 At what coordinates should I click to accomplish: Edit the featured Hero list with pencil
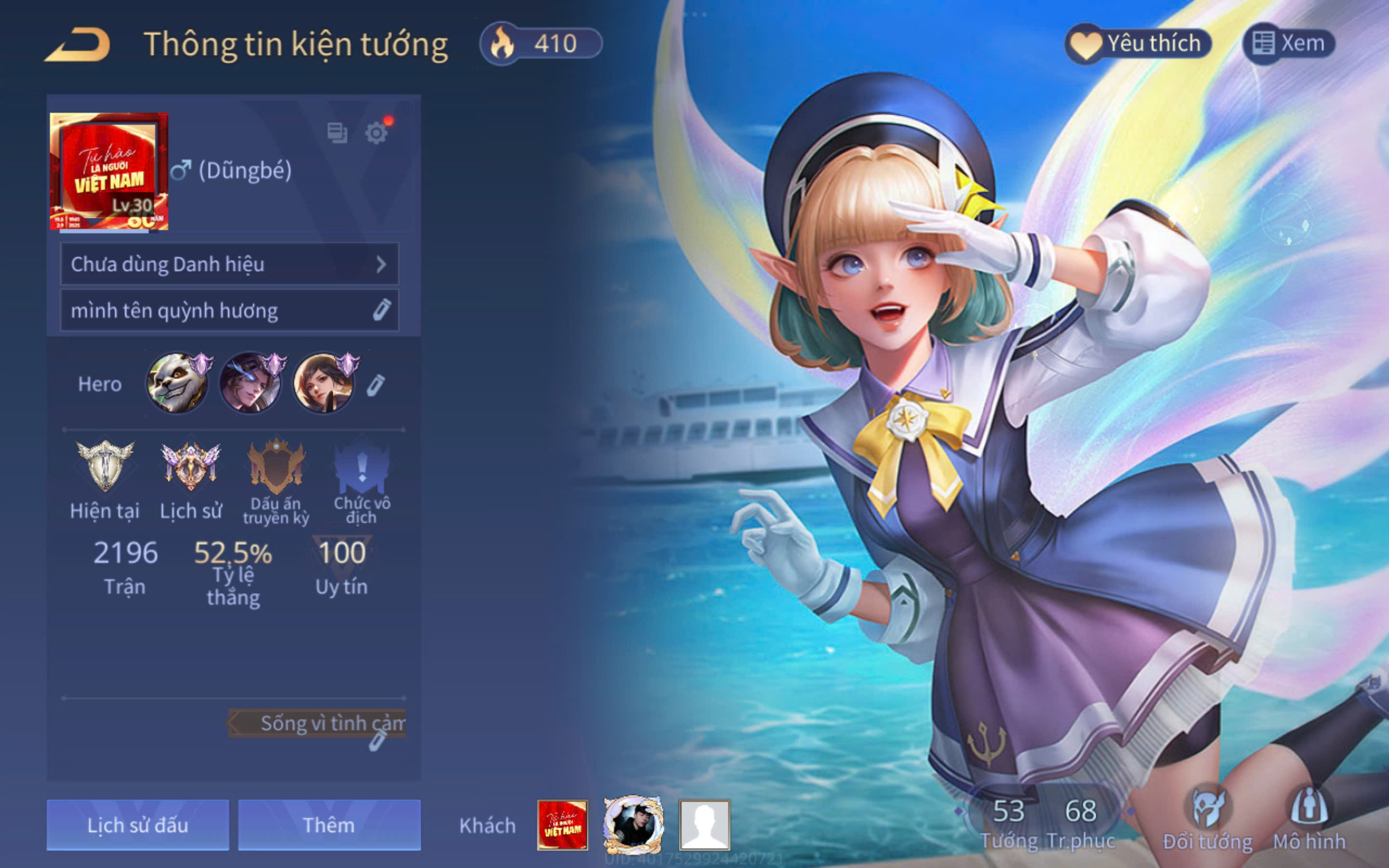[x=376, y=385]
